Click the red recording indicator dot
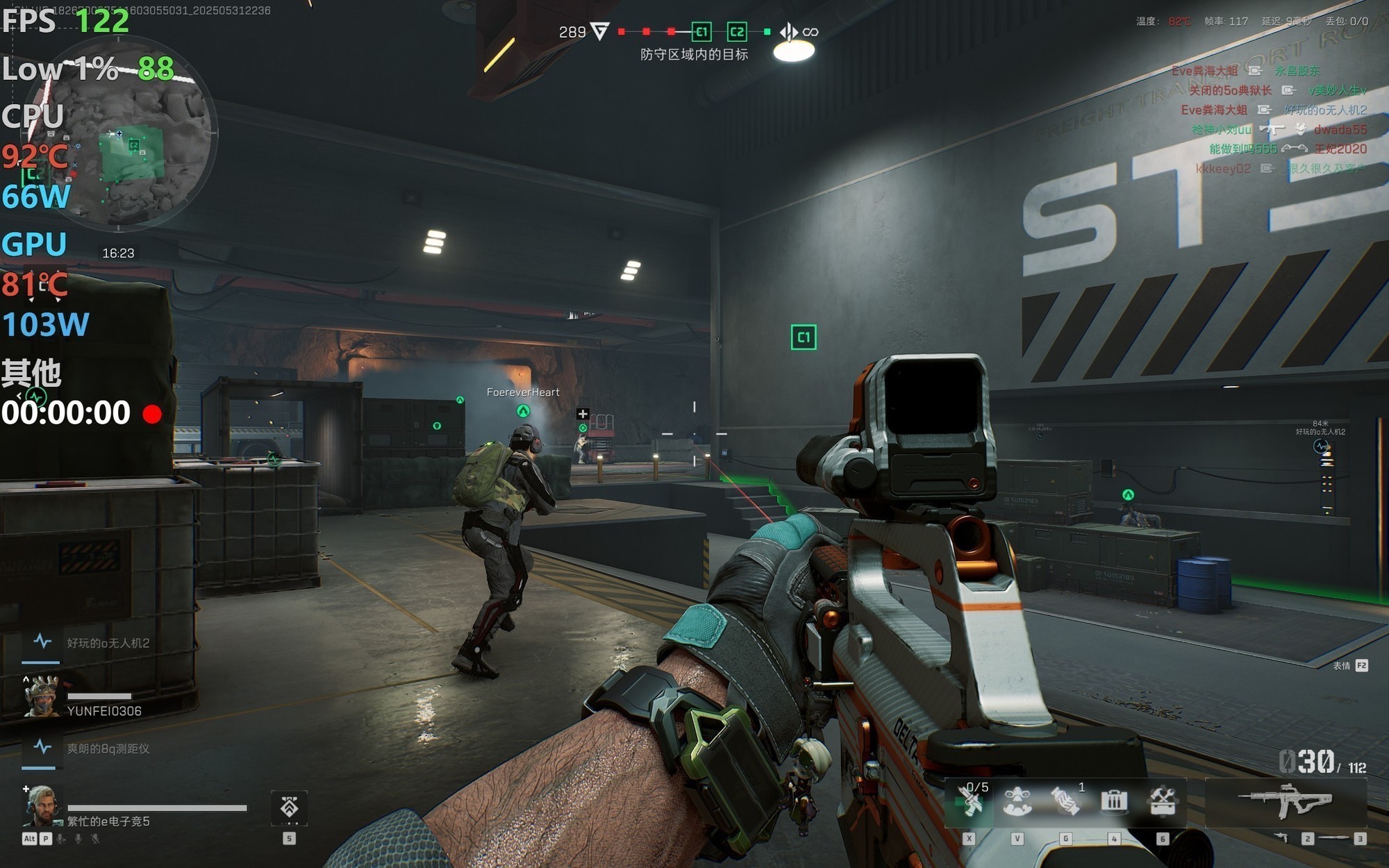This screenshot has height=868, width=1389. click(152, 414)
